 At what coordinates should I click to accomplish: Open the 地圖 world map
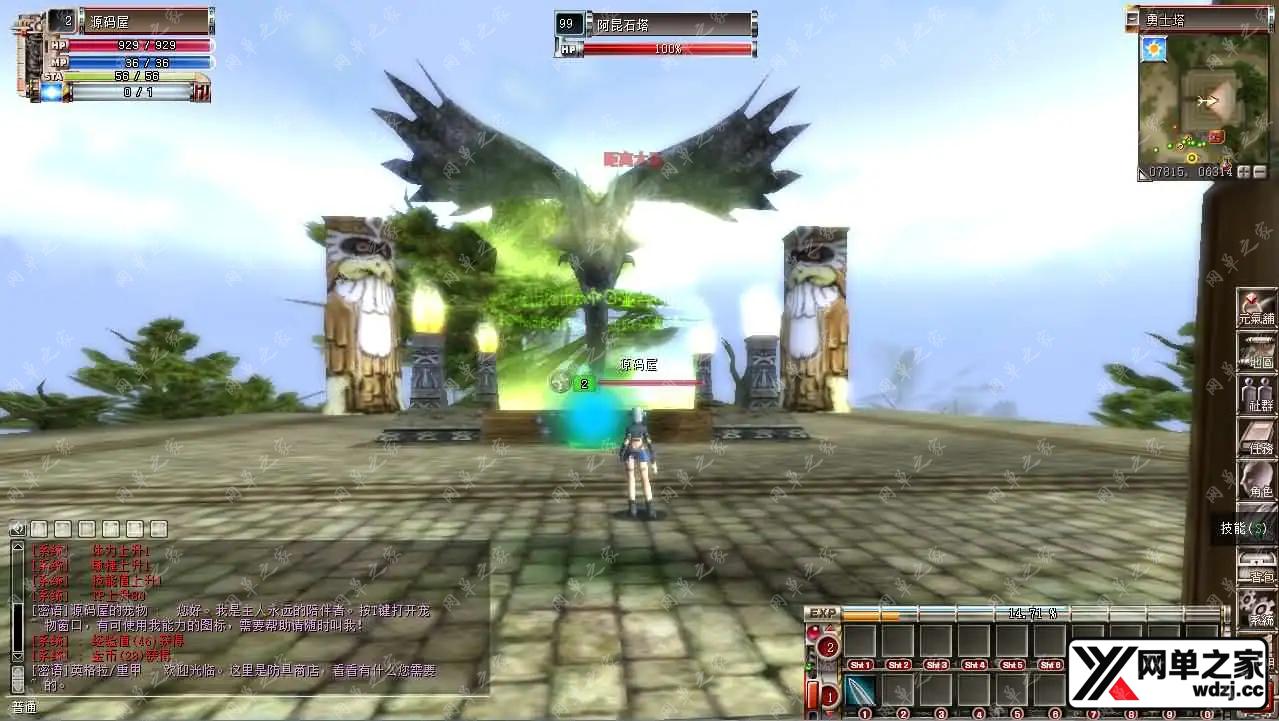1256,350
